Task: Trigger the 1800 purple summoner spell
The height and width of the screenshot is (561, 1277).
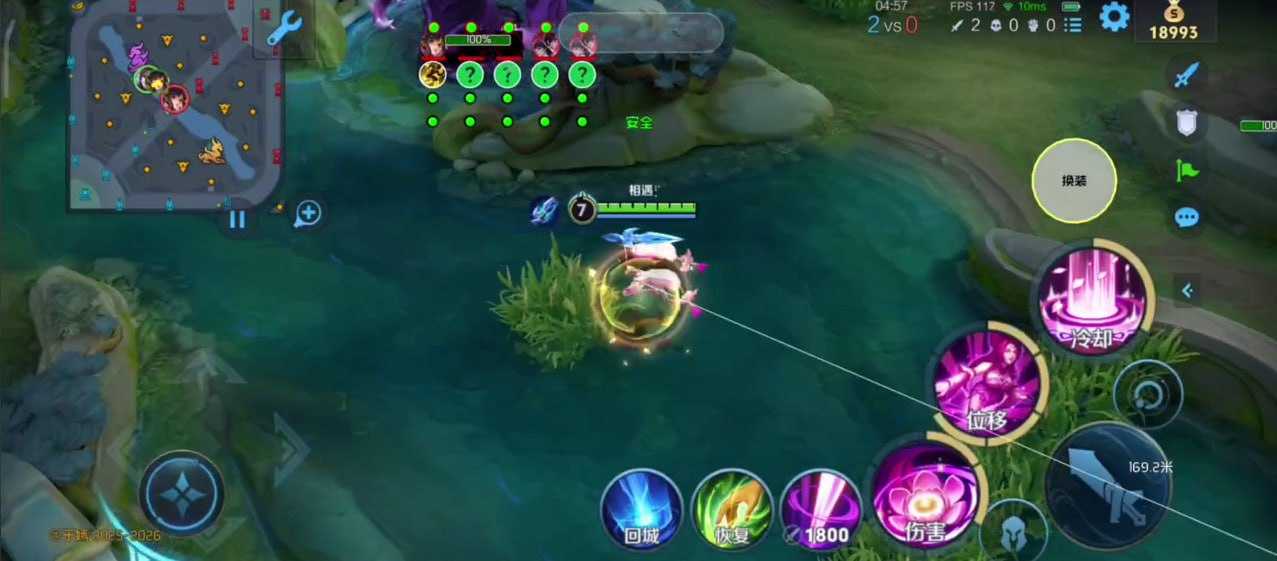Action: 820,510
